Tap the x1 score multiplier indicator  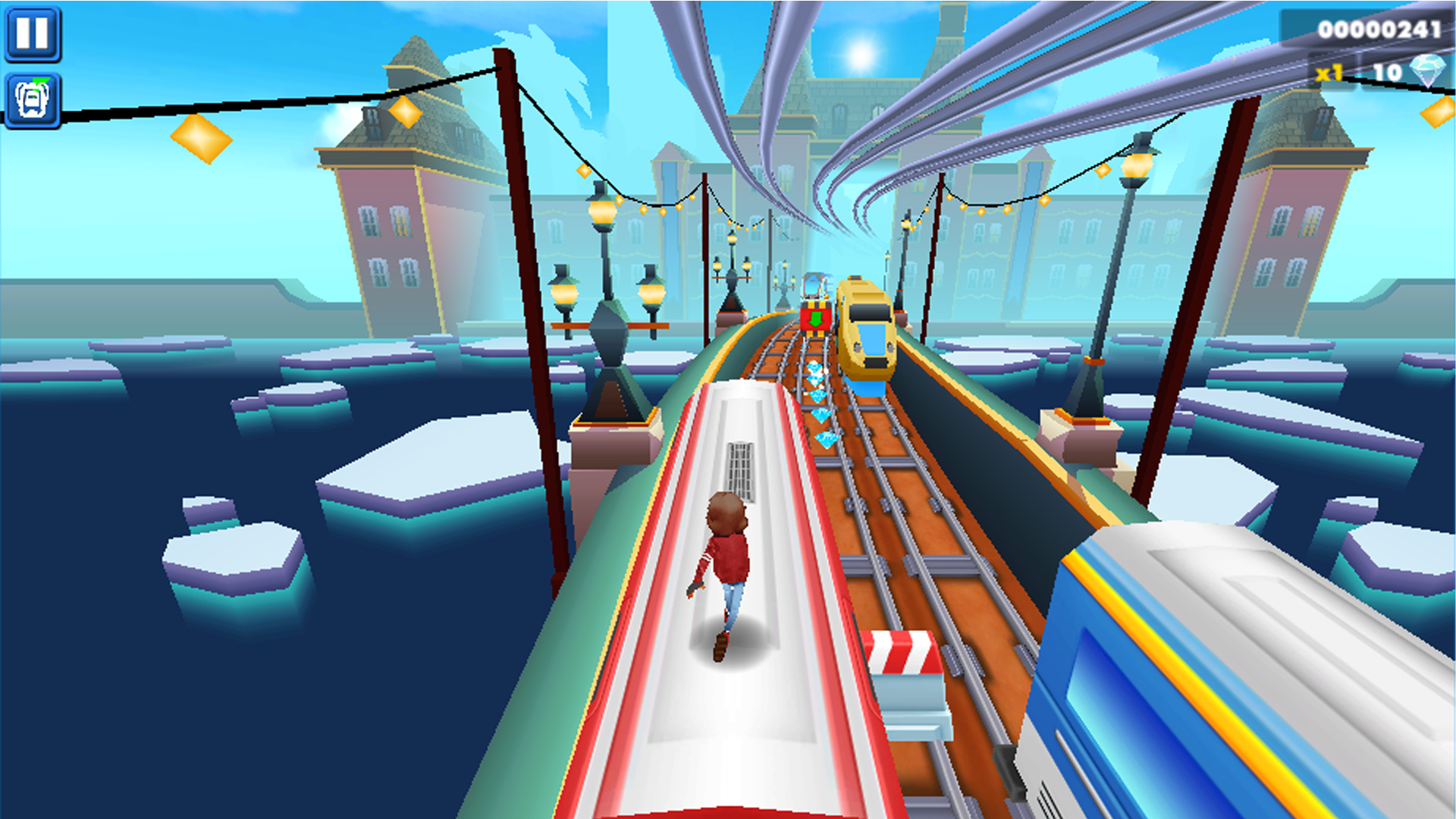(x=1328, y=74)
